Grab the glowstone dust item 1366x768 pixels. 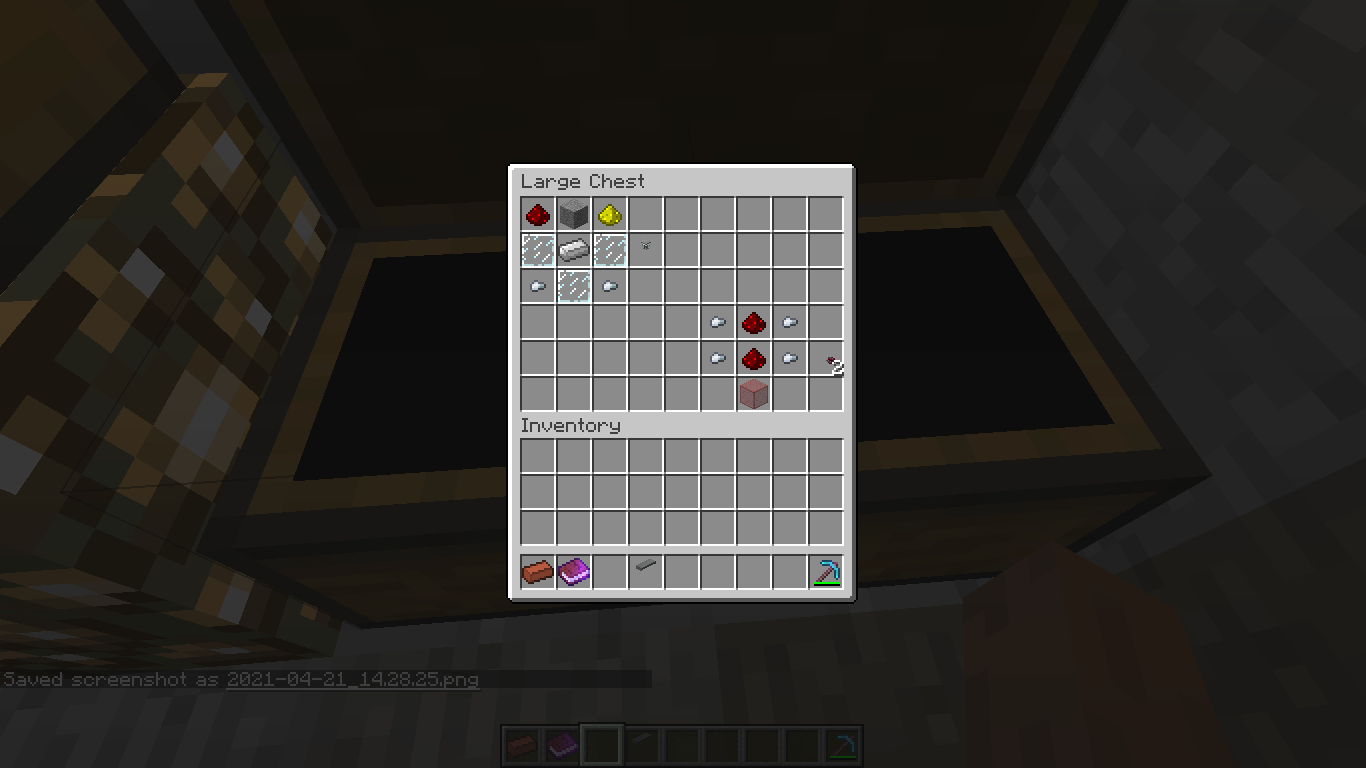click(x=610, y=214)
